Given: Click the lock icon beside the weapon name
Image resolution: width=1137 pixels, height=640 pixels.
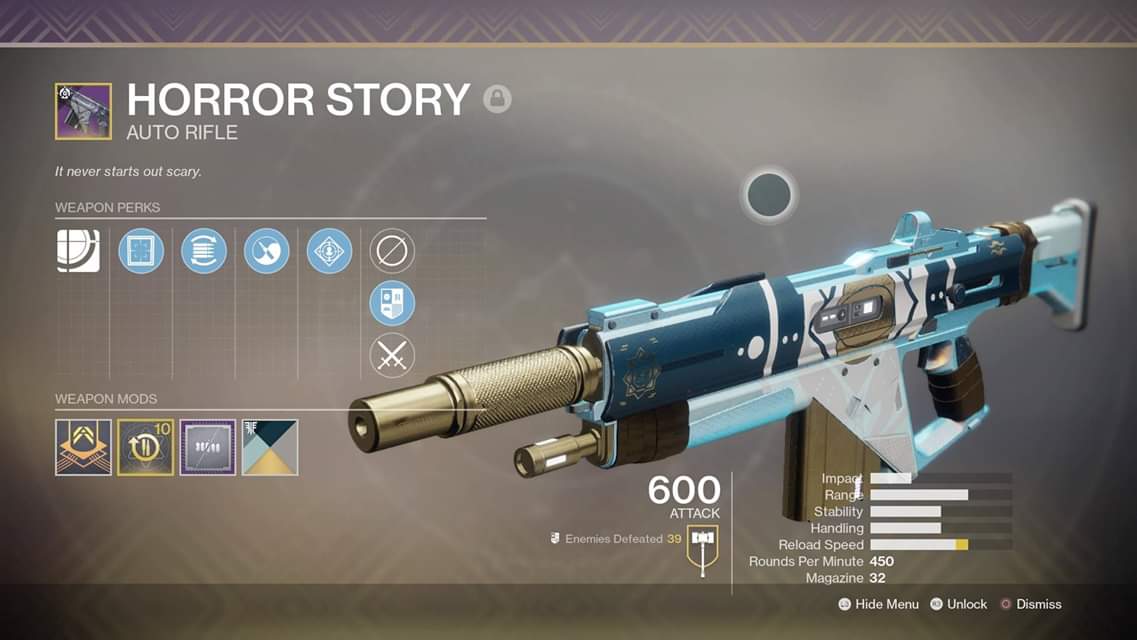Looking at the screenshot, I should click(x=497, y=99).
